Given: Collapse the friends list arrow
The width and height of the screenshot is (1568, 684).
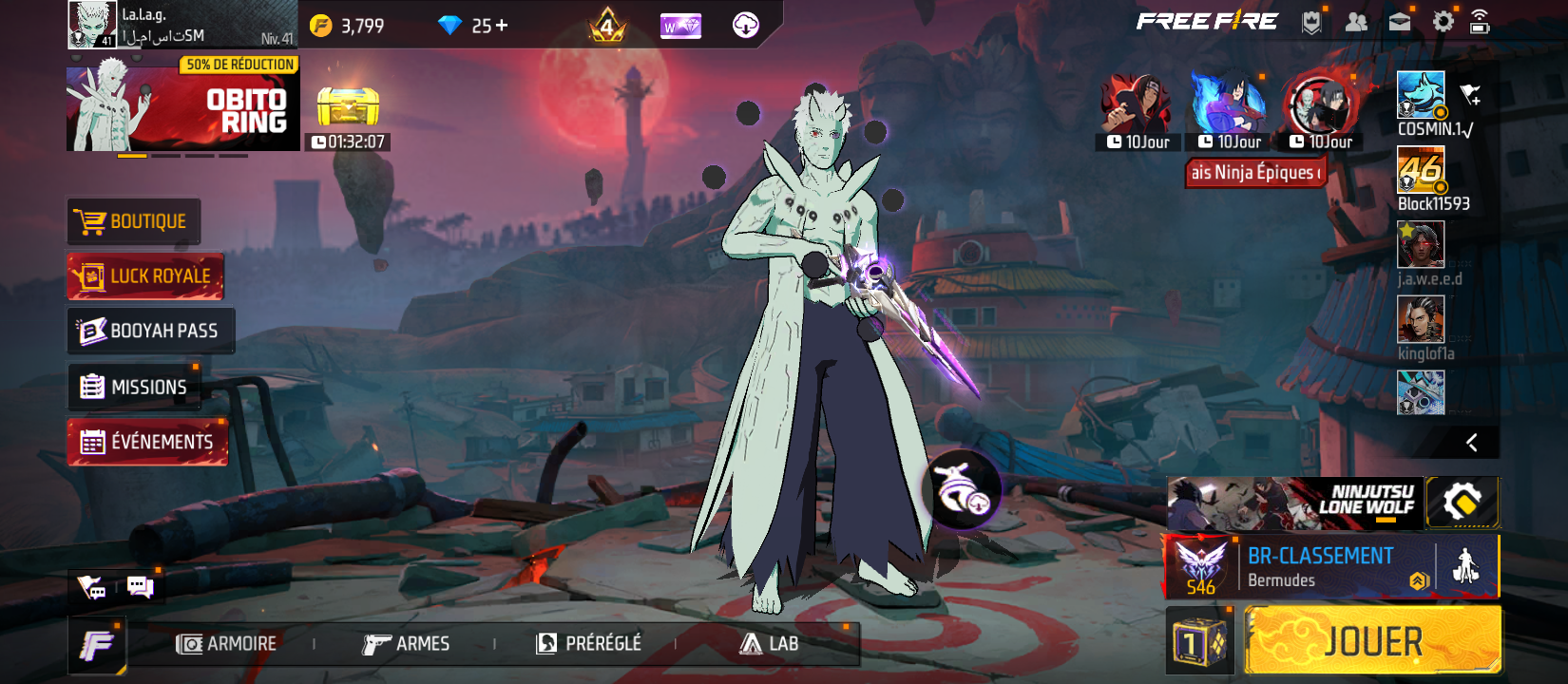Looking at the screenshot, I should [x=1471, y=443].
